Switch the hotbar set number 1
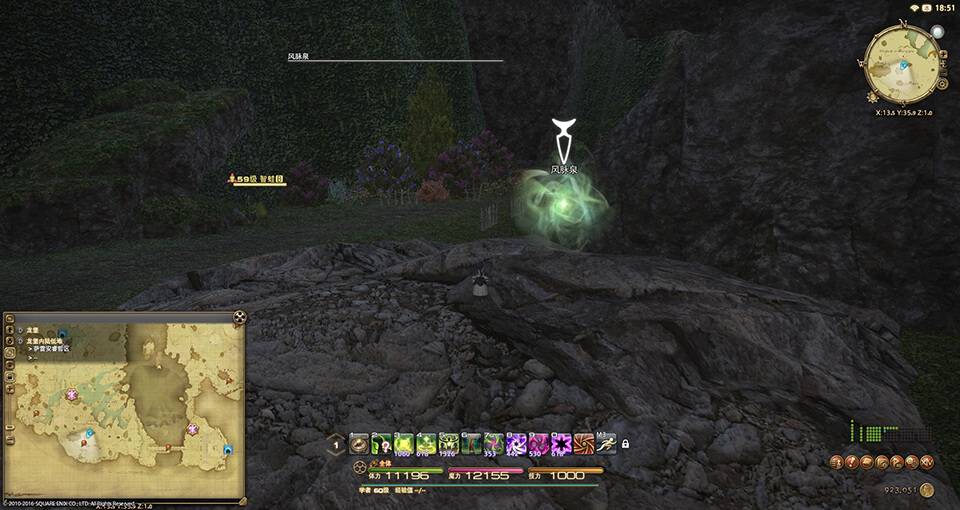The image size is (960, 510). coord(337,444)
